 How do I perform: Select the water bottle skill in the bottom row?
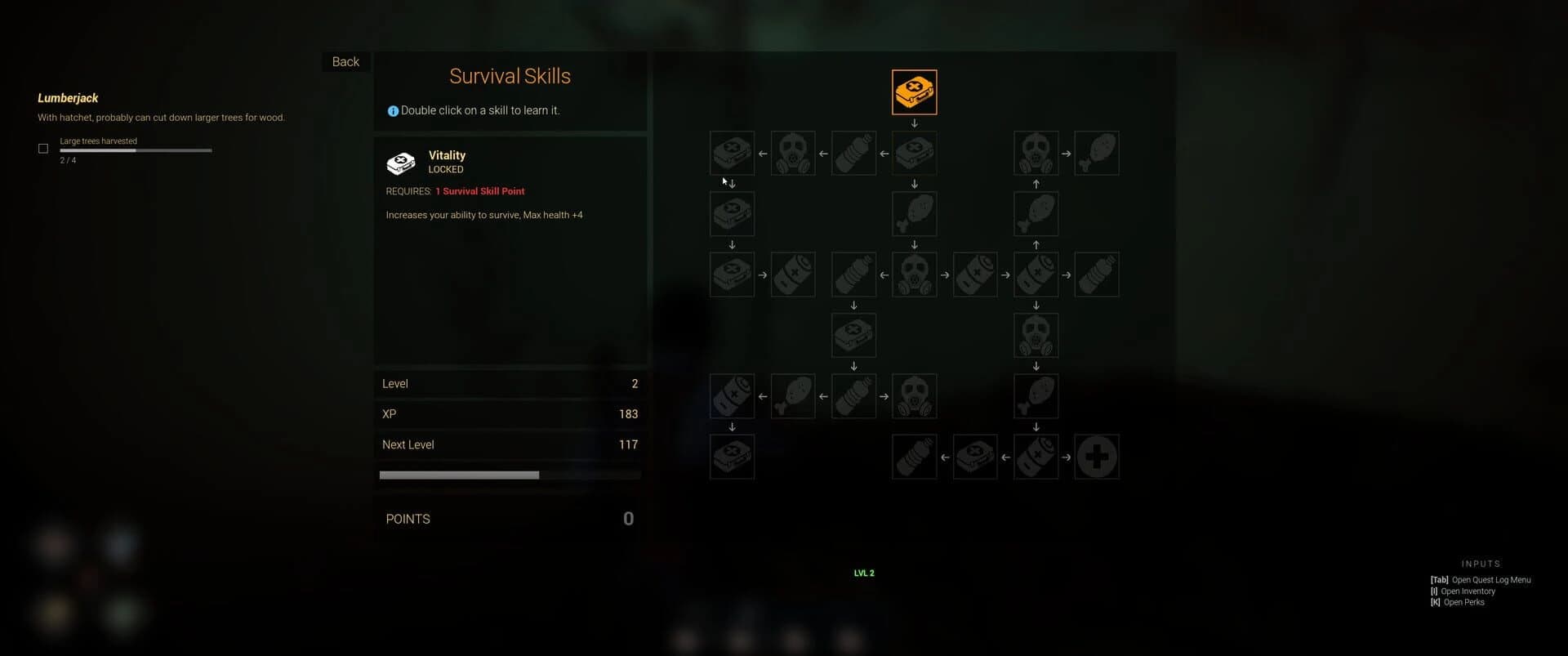(x=914, y=457)
